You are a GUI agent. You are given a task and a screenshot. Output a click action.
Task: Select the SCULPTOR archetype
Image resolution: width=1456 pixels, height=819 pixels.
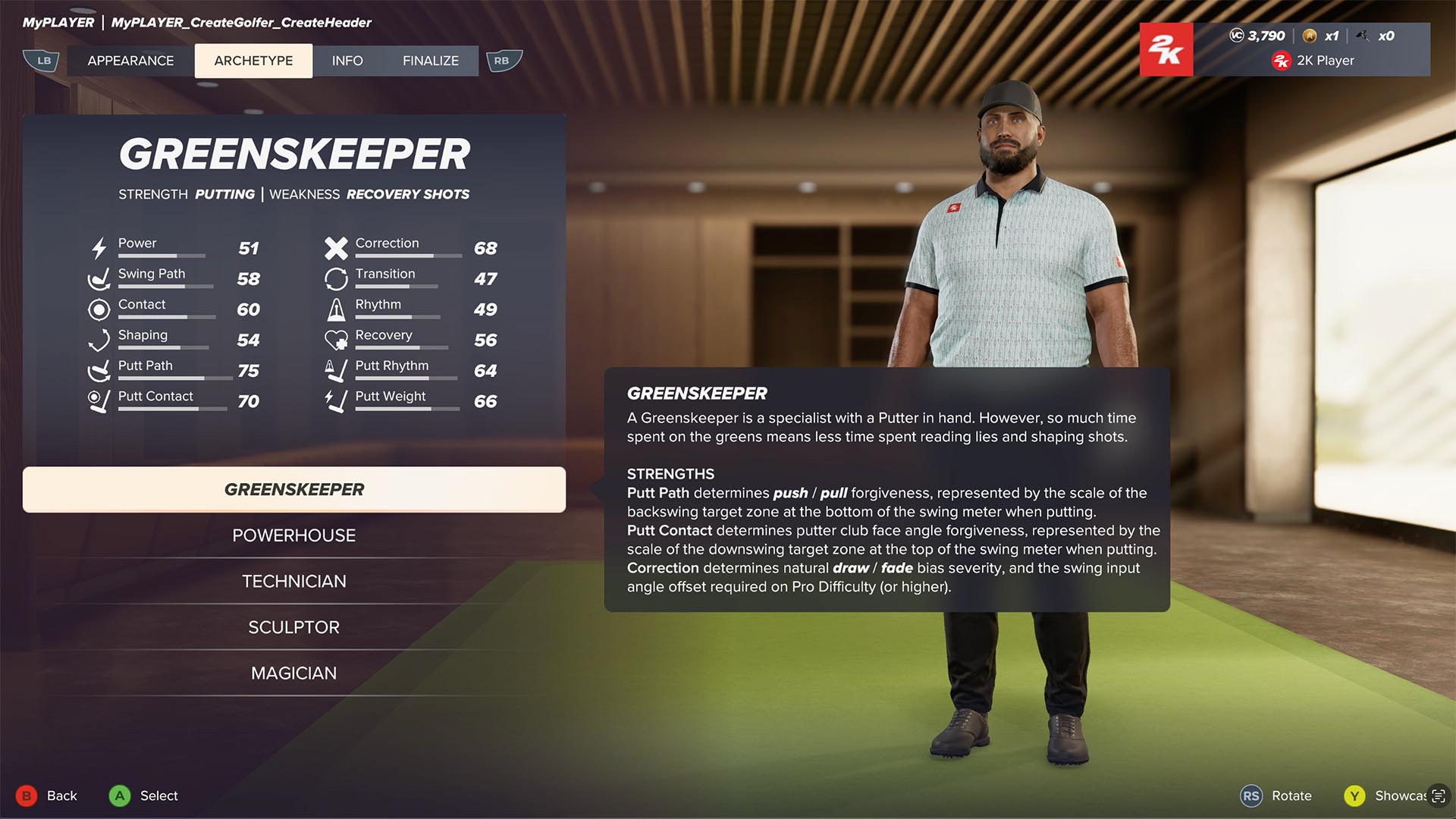(294, 626)
